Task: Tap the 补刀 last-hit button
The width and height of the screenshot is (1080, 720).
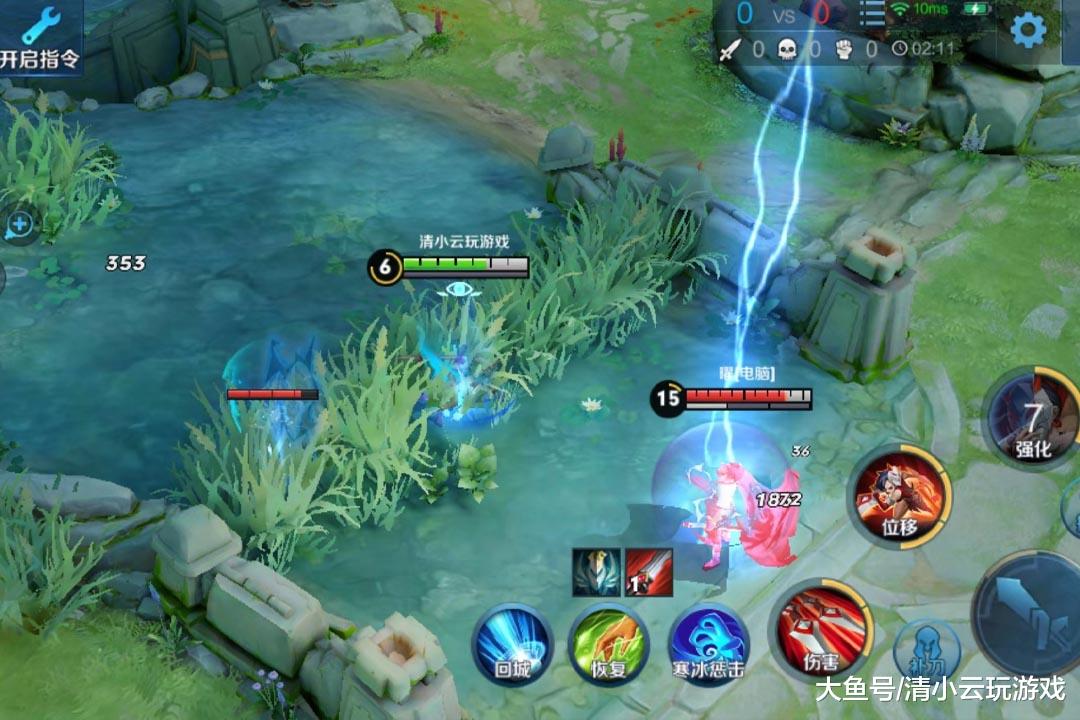Action: pyautogui.click(x=926, y=650)
